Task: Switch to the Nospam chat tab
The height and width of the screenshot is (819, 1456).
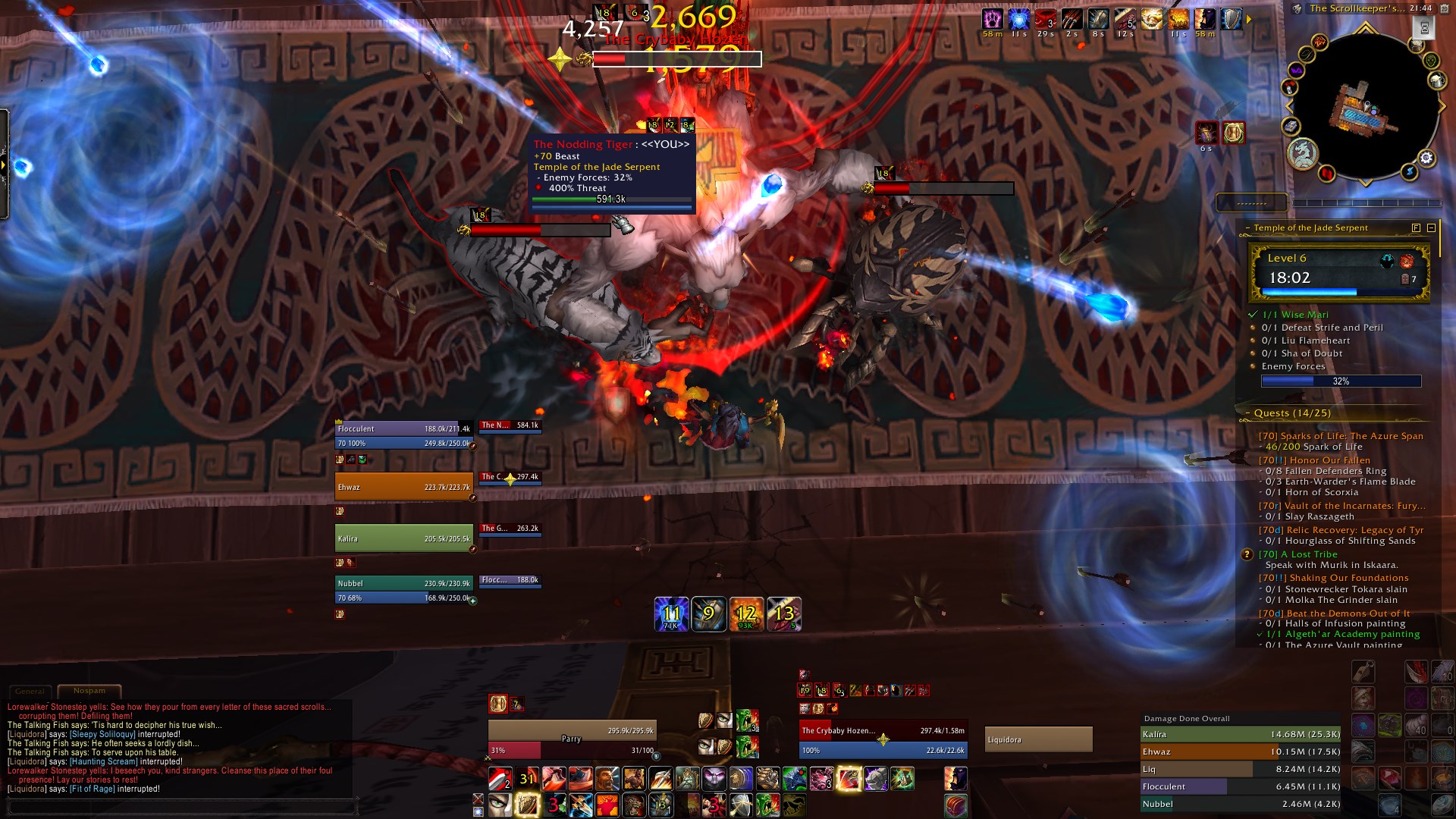Action: [89, 691]
